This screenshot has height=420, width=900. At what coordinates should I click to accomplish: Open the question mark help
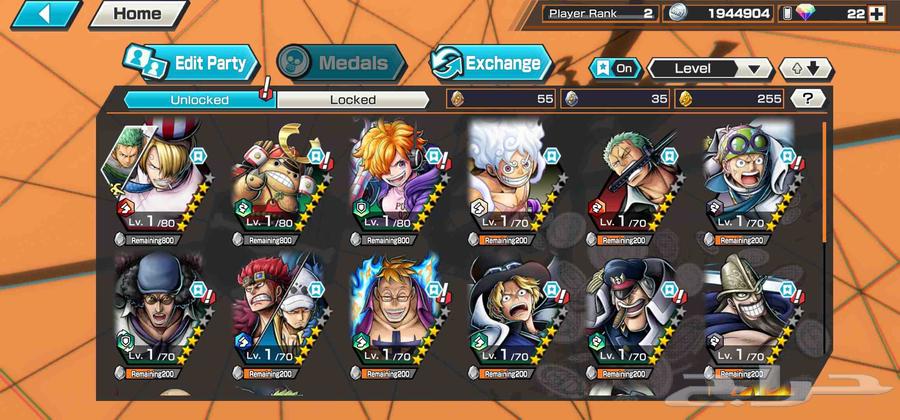point(807,98)
